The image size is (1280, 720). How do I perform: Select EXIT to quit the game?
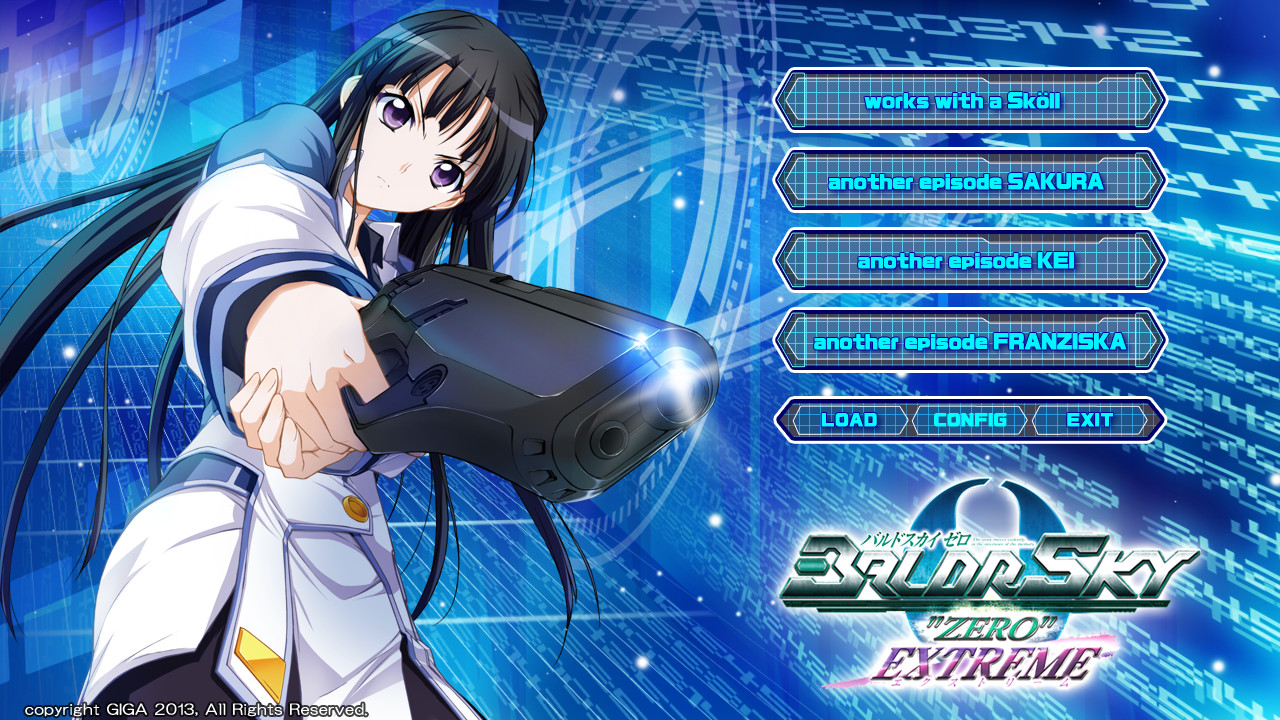[x=1090, y=420]
